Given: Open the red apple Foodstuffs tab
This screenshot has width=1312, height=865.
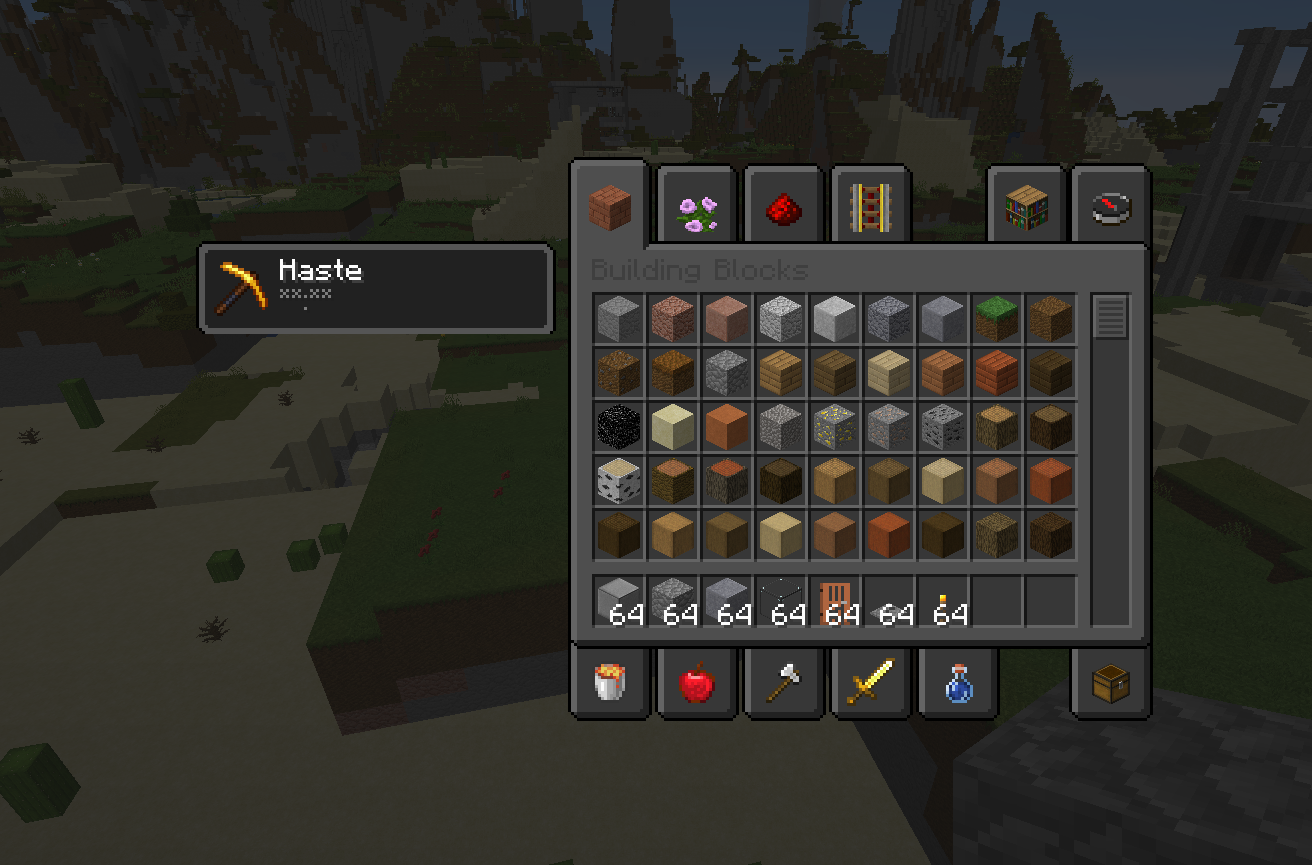Looking at the screenshot, I should point(697,684).
